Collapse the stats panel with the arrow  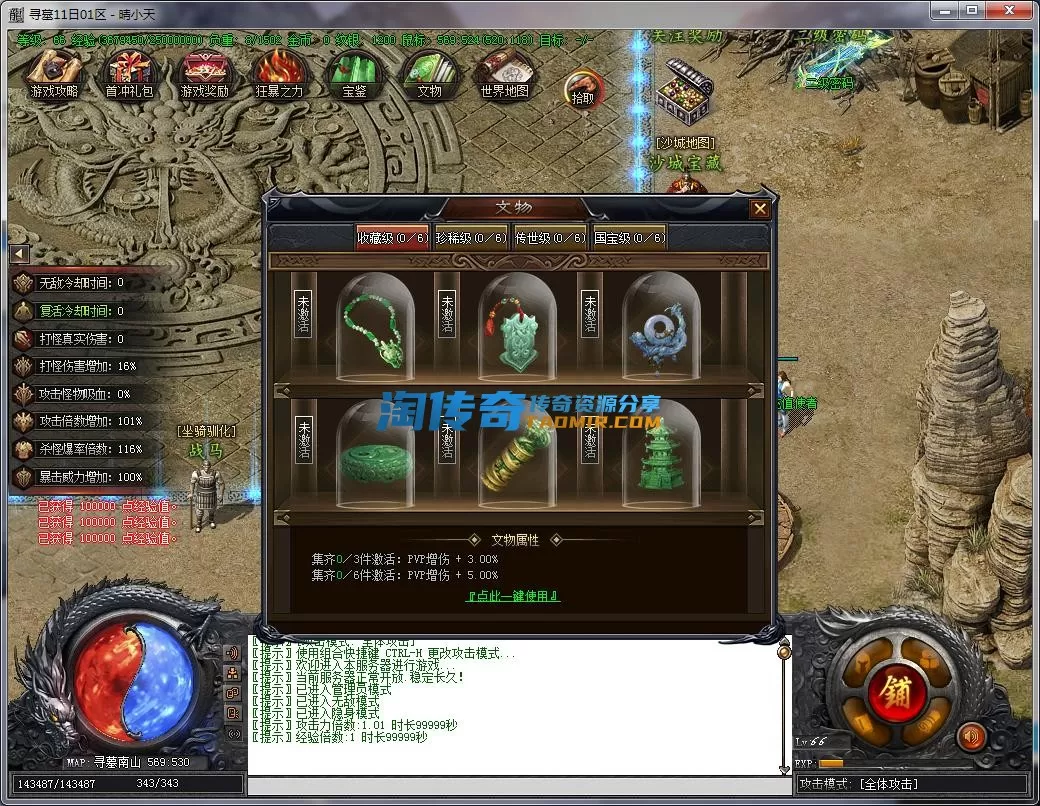(x=19, y=254)
